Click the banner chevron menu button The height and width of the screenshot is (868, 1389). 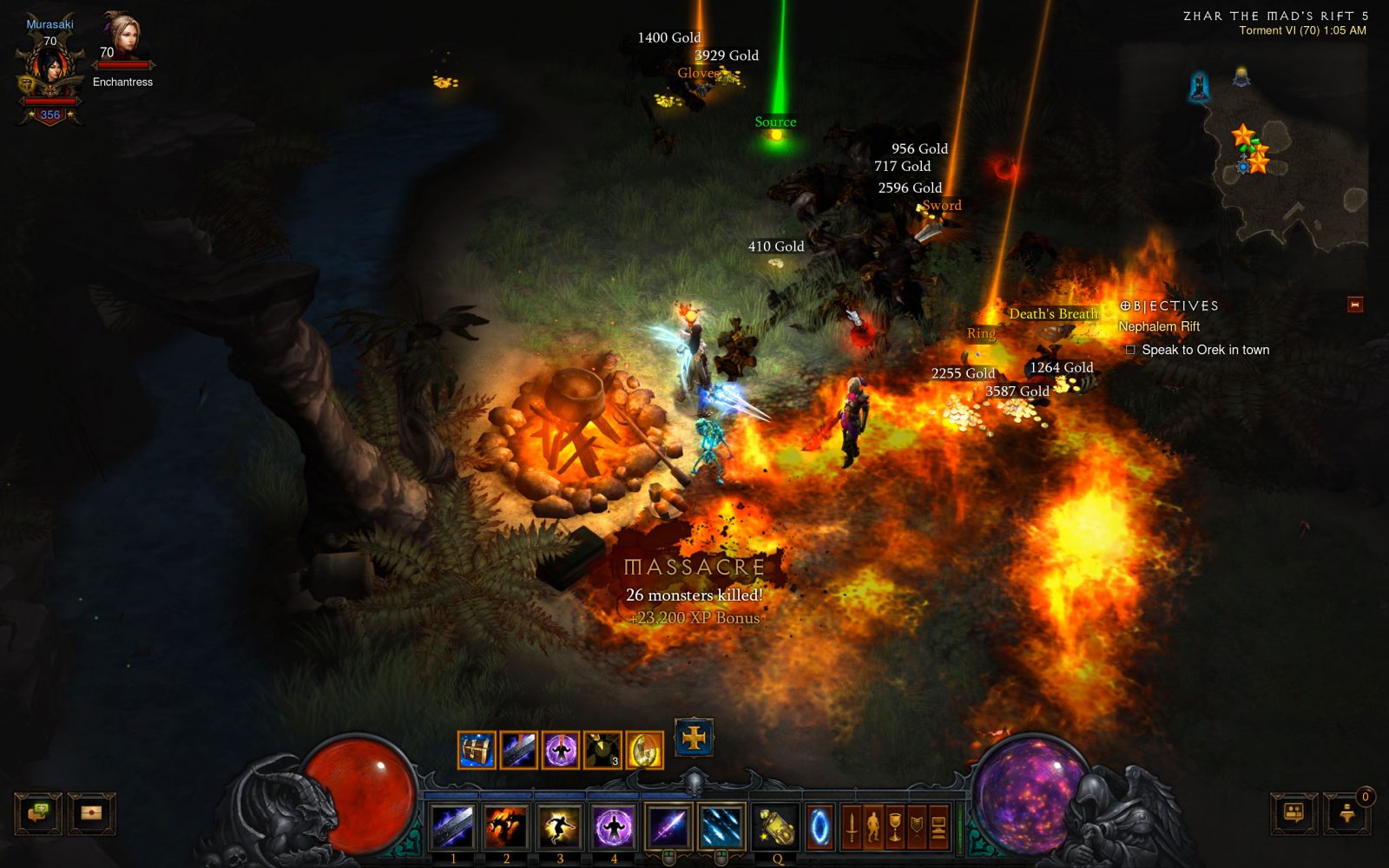click(917, 826)
